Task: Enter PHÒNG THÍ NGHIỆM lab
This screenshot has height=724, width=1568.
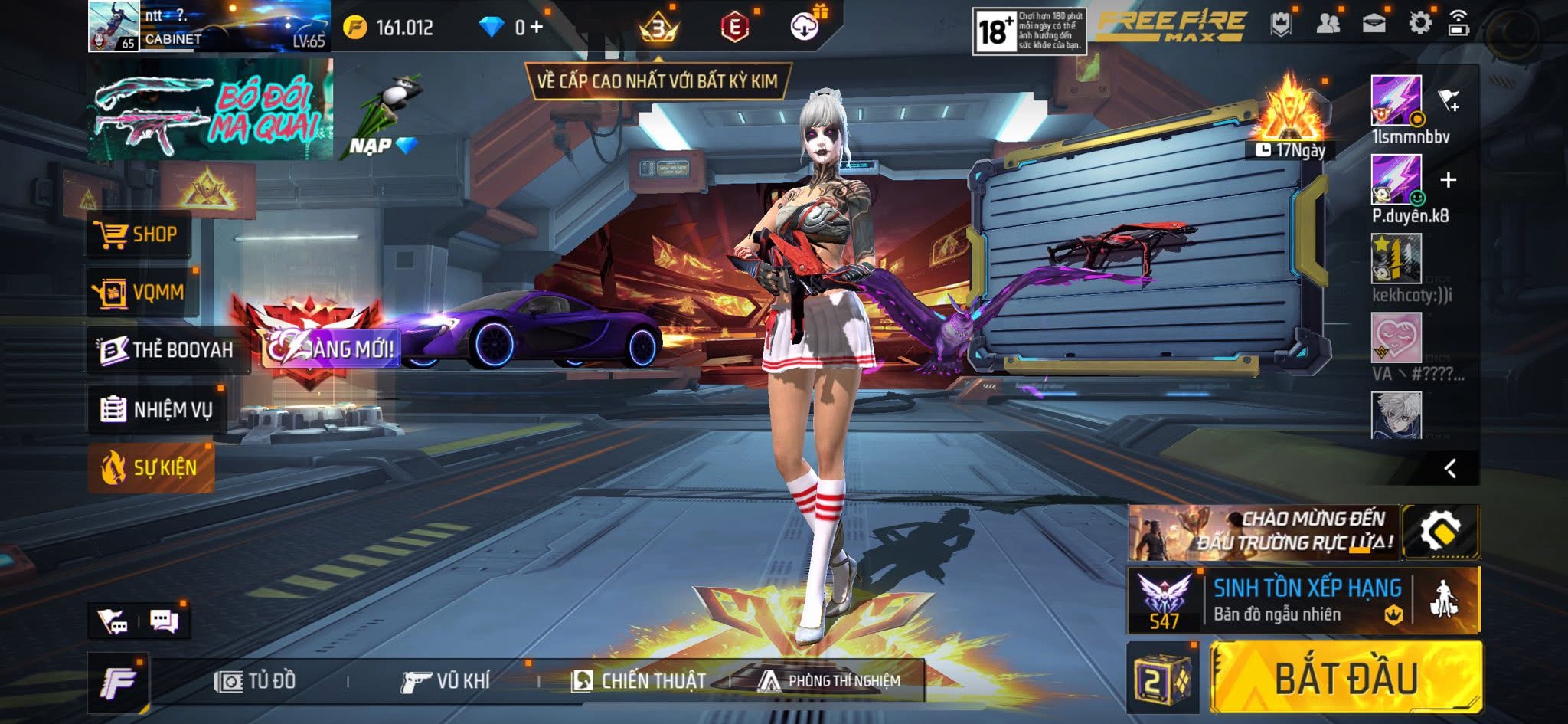Action: [829, 680]
